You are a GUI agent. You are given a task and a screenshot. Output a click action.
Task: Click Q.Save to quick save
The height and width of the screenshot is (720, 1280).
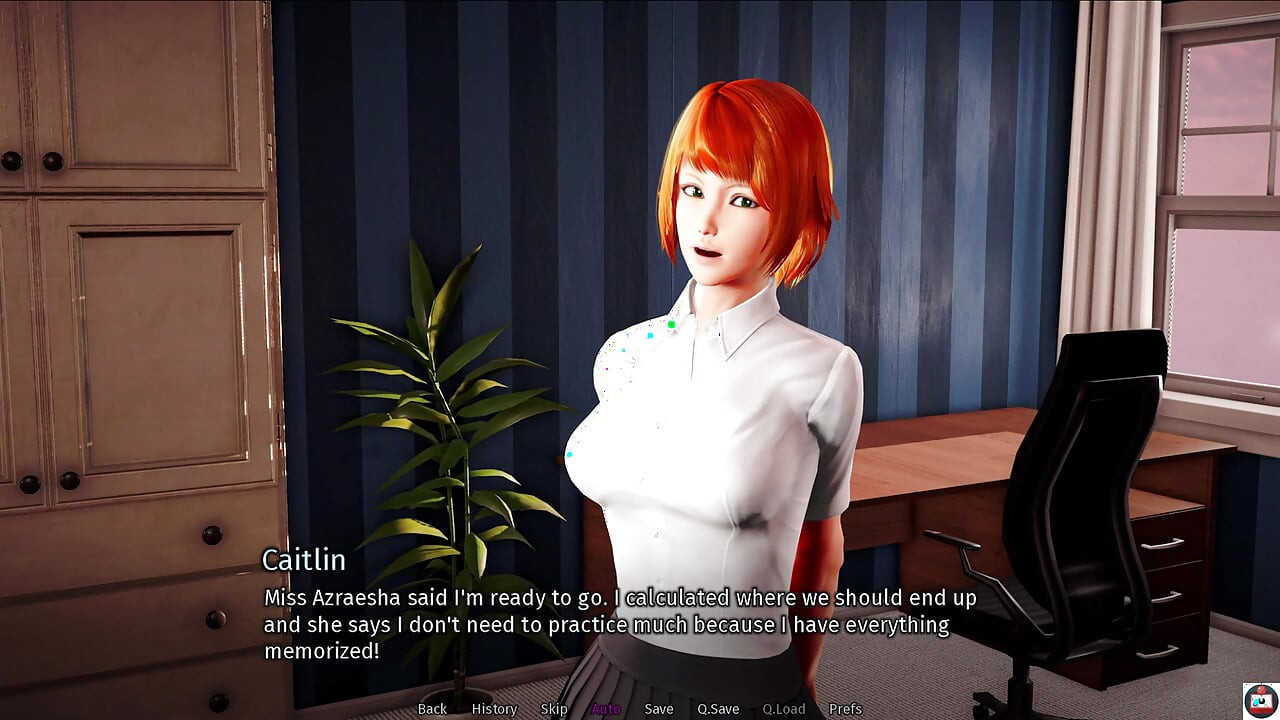(x=718, y=709)
